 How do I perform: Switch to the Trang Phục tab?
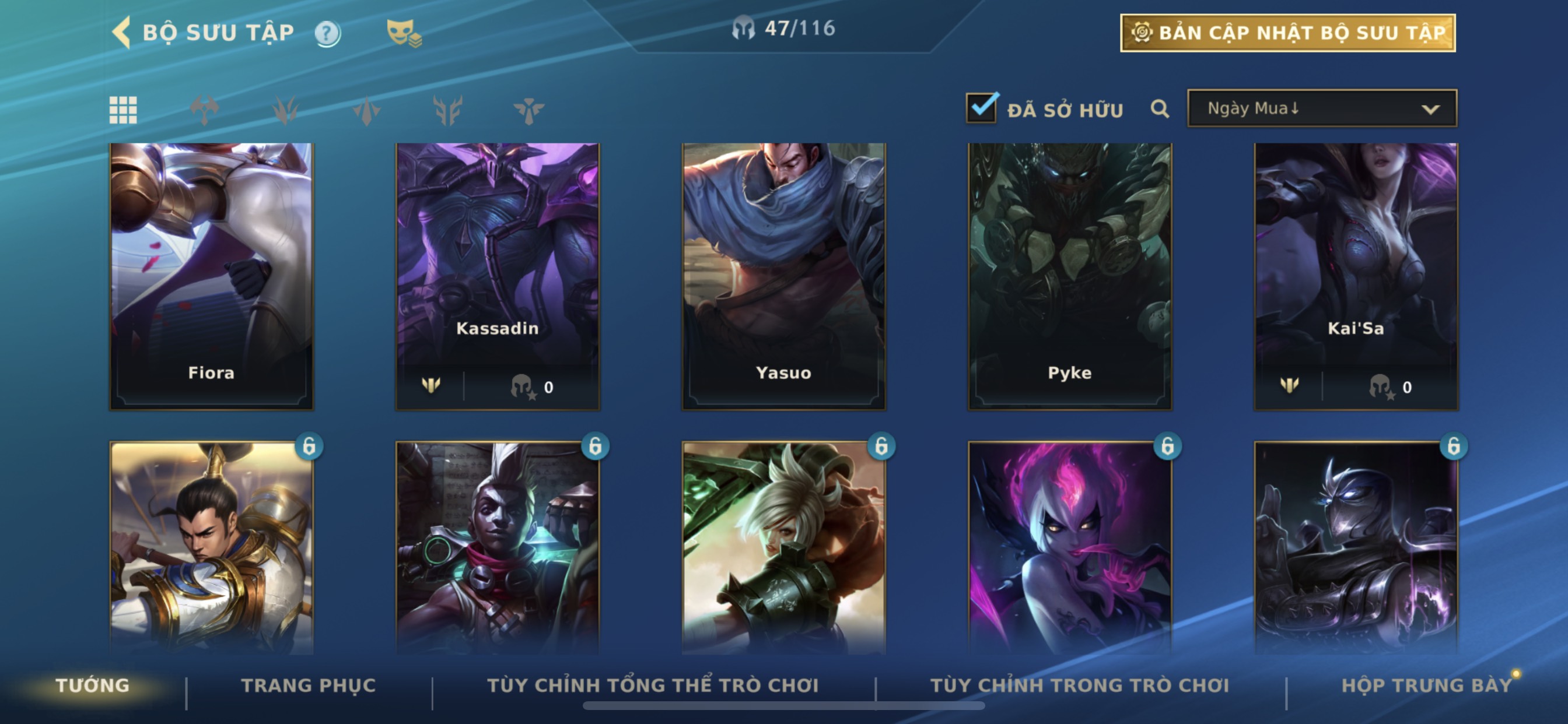pos(309,686)
